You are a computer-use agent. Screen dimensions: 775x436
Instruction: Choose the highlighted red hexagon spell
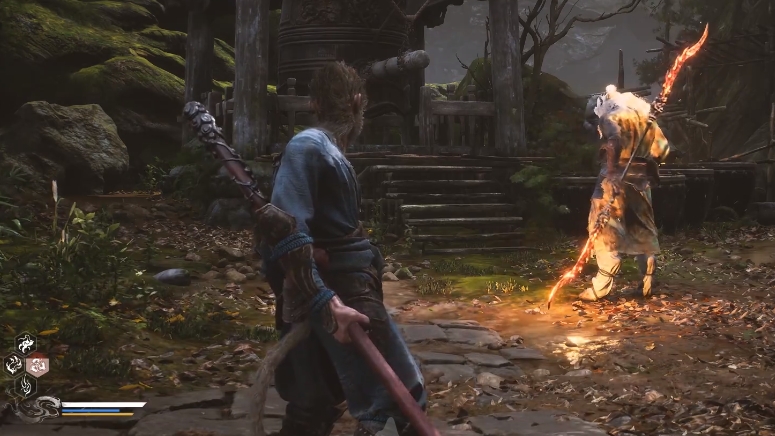(38, 364)
